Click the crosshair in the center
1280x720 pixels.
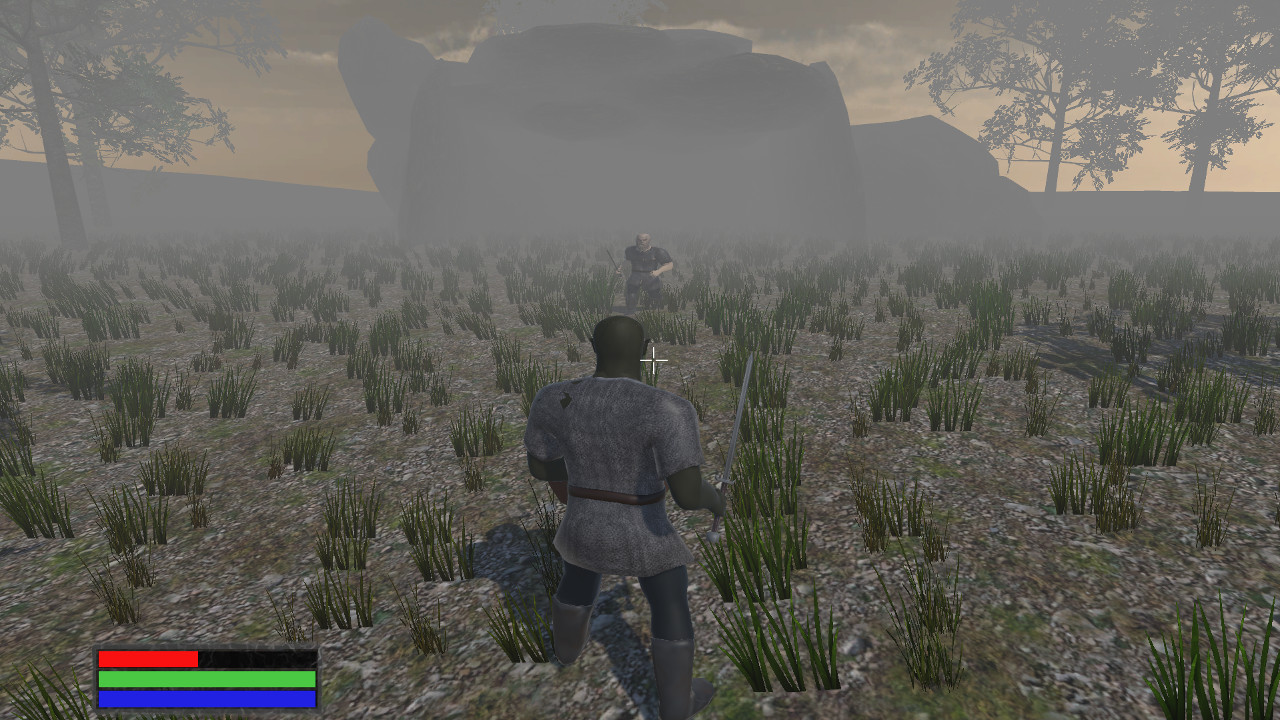653,359
